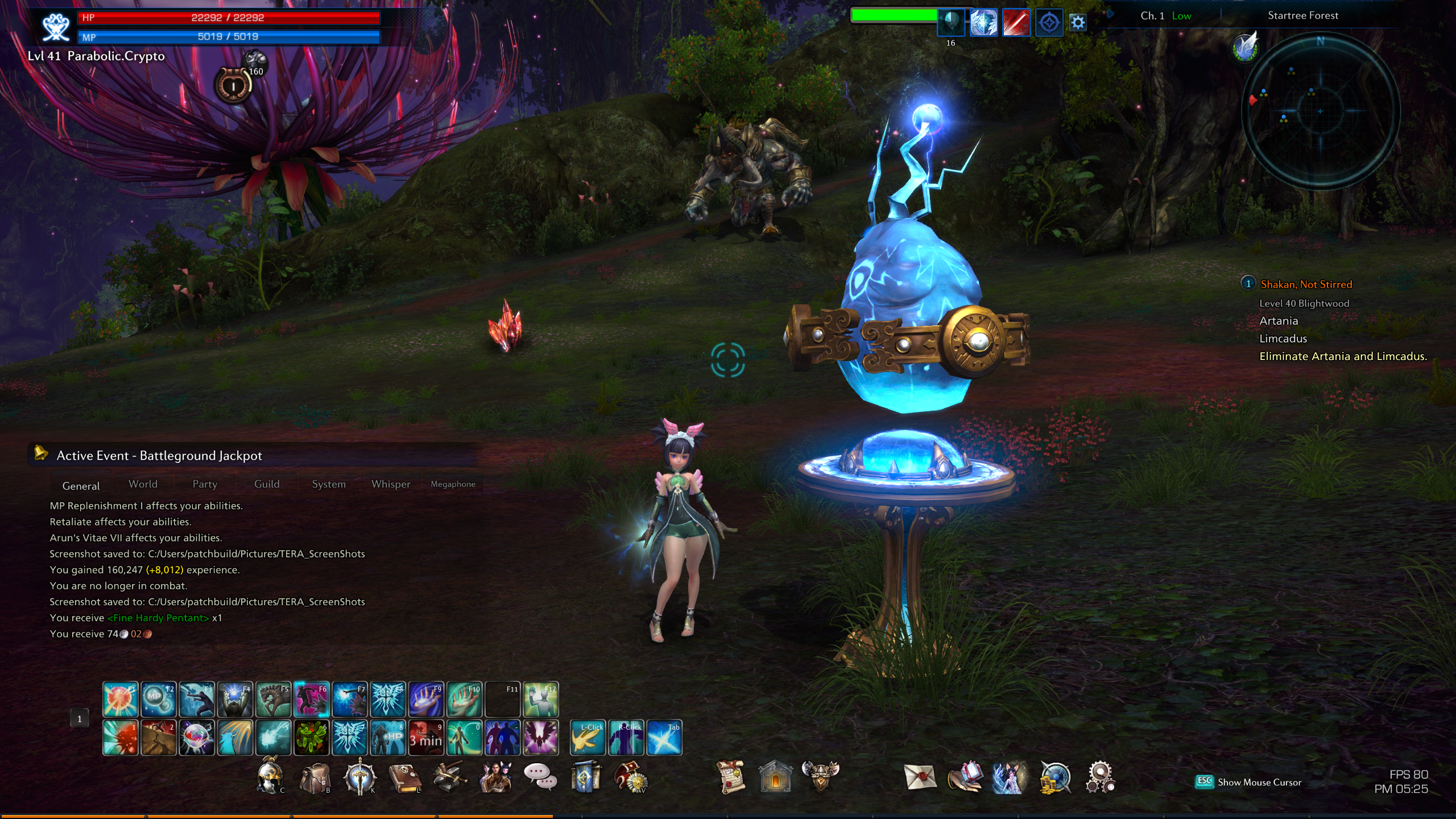Open the Megaphone chat tab
The image size is (1456, 819).
click(453, 484)
